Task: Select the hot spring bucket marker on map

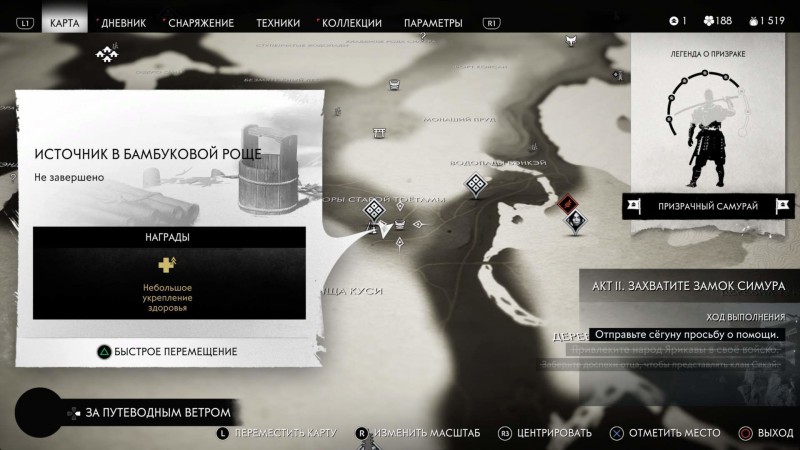Action: (399, 222)
